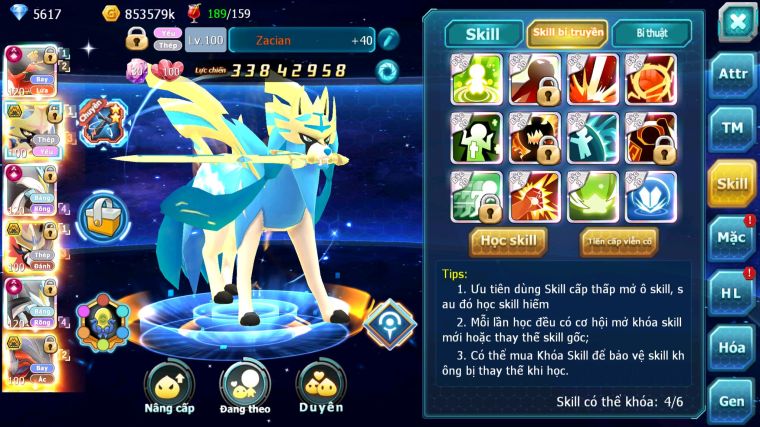The height and width of the screenshot is (427, 760).
Task: Click the Học skill button
Action: coord(508,241)
